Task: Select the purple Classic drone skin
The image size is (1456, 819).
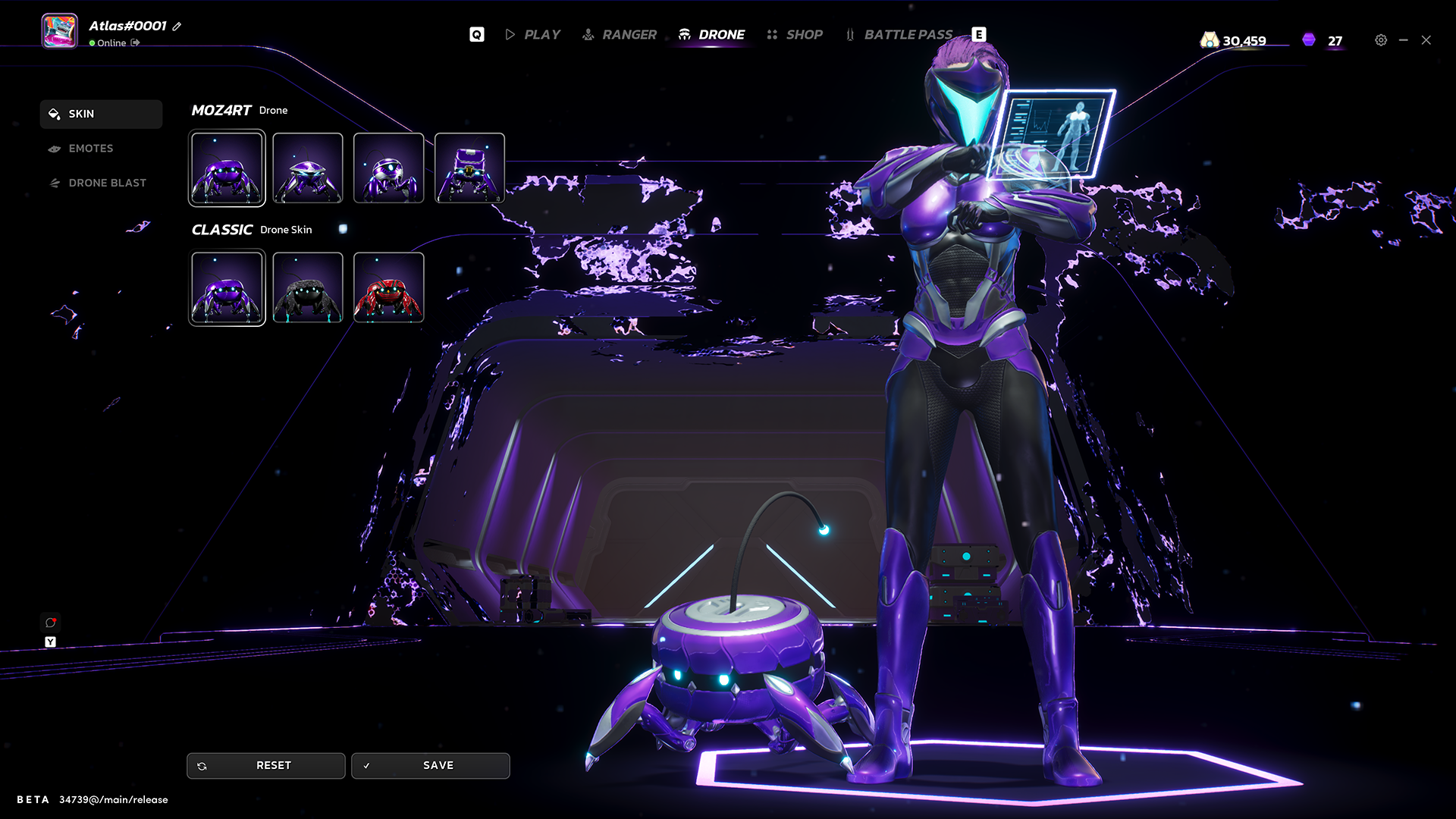Action: 227,287
